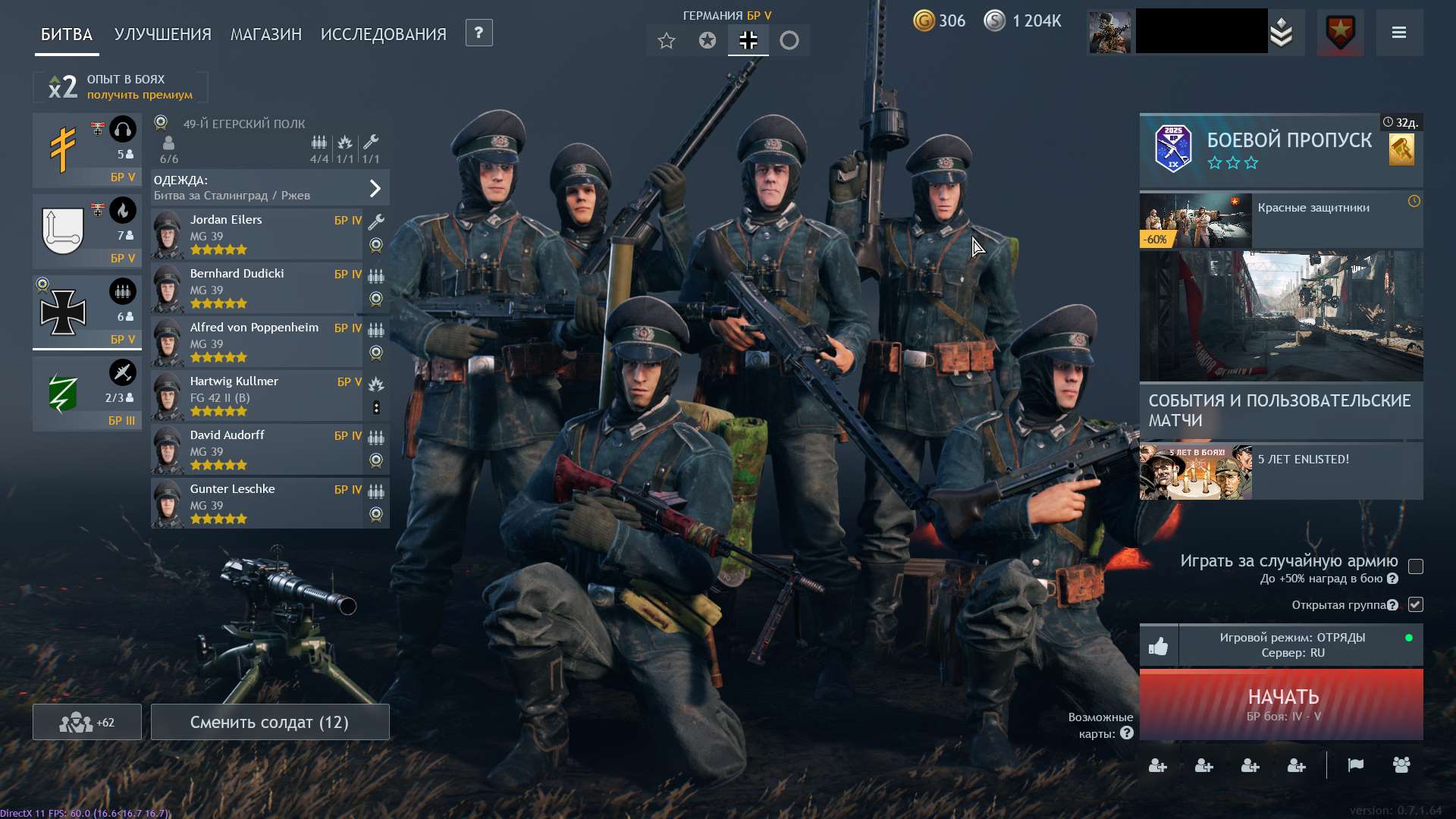View the Красные защитники offer

pyautogui.click(x=1280, y=220)
